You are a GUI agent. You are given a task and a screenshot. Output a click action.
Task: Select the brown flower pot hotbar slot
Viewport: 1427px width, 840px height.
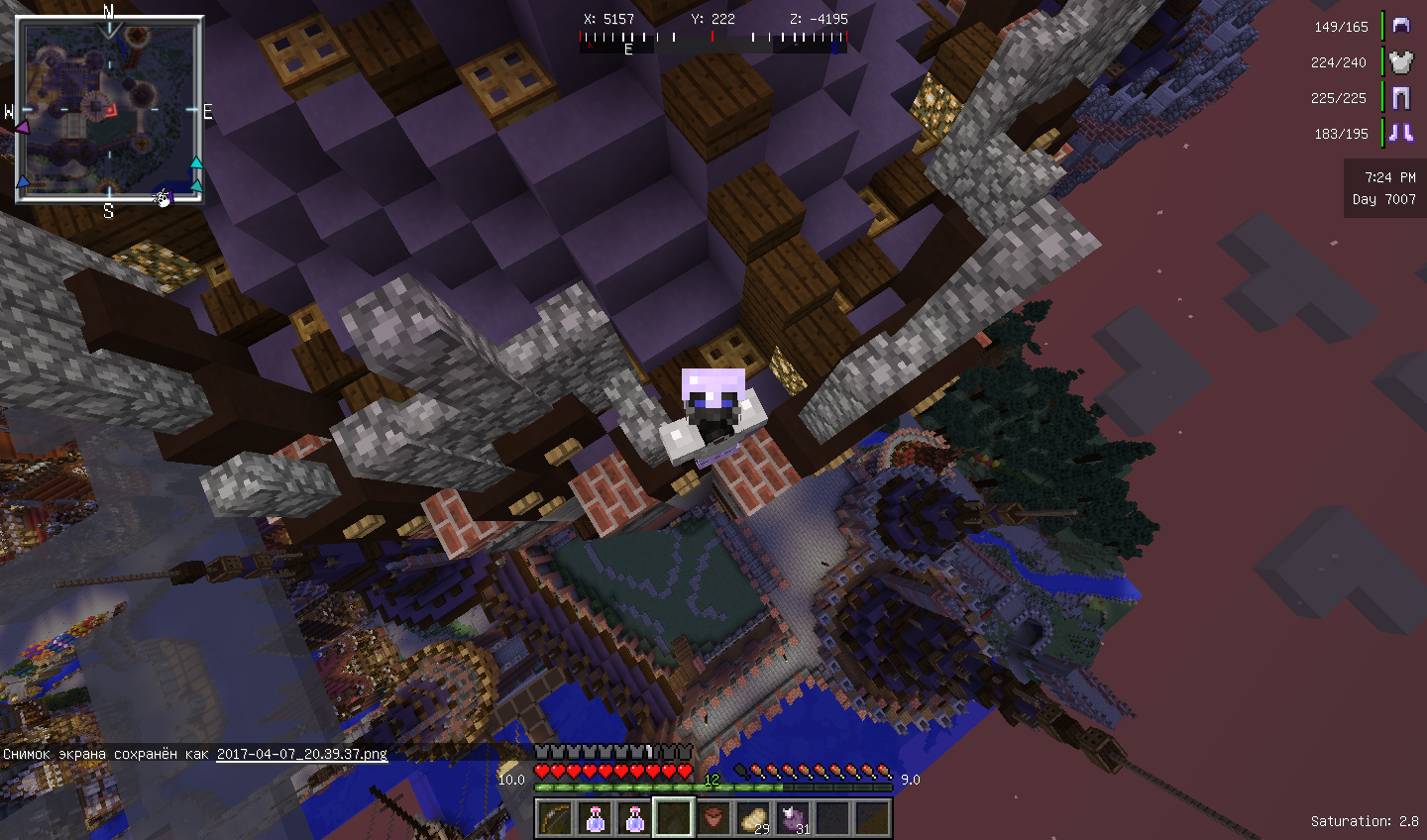(x=713, y=818)
